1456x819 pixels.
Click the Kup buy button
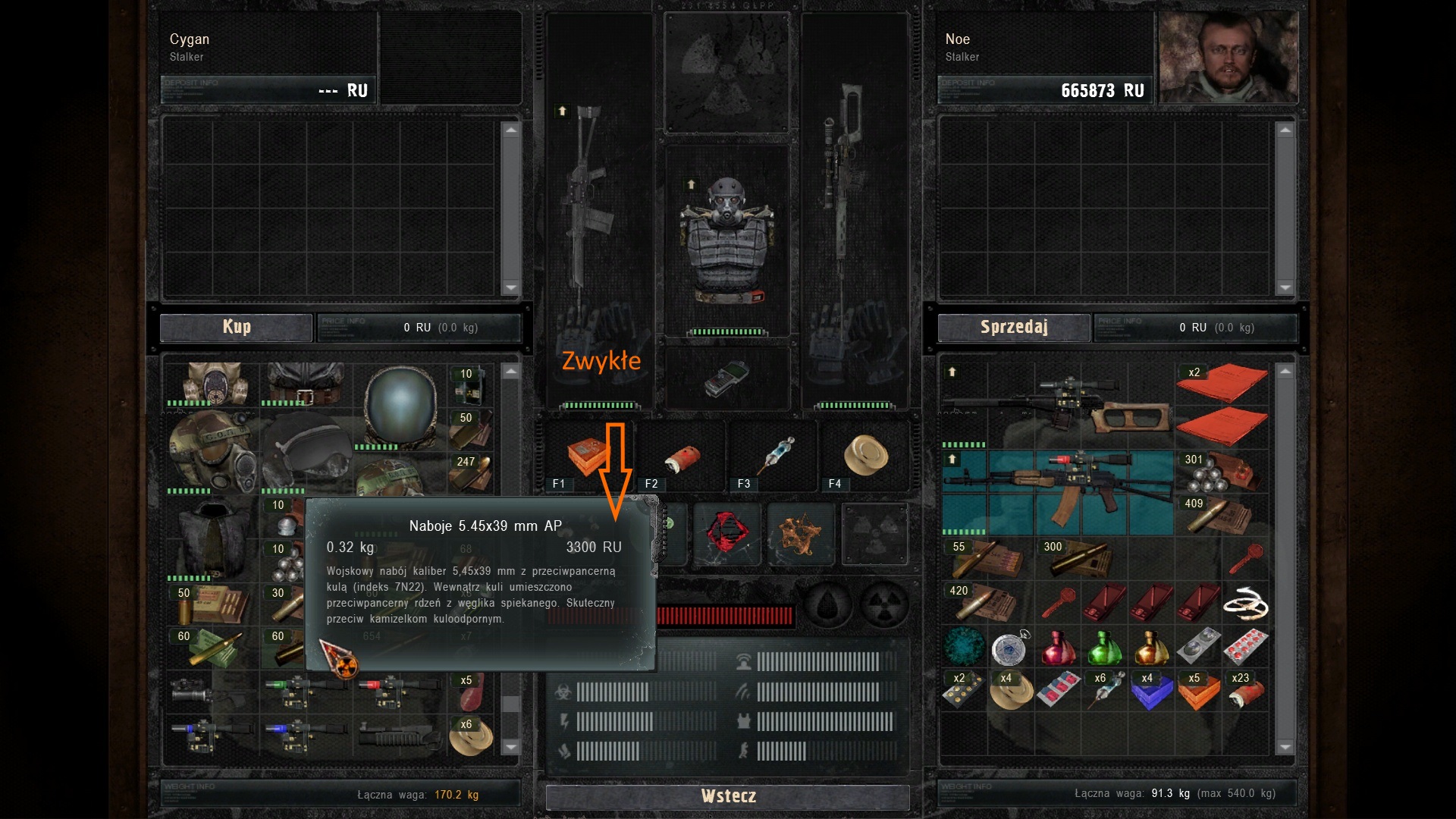(236, 327)
